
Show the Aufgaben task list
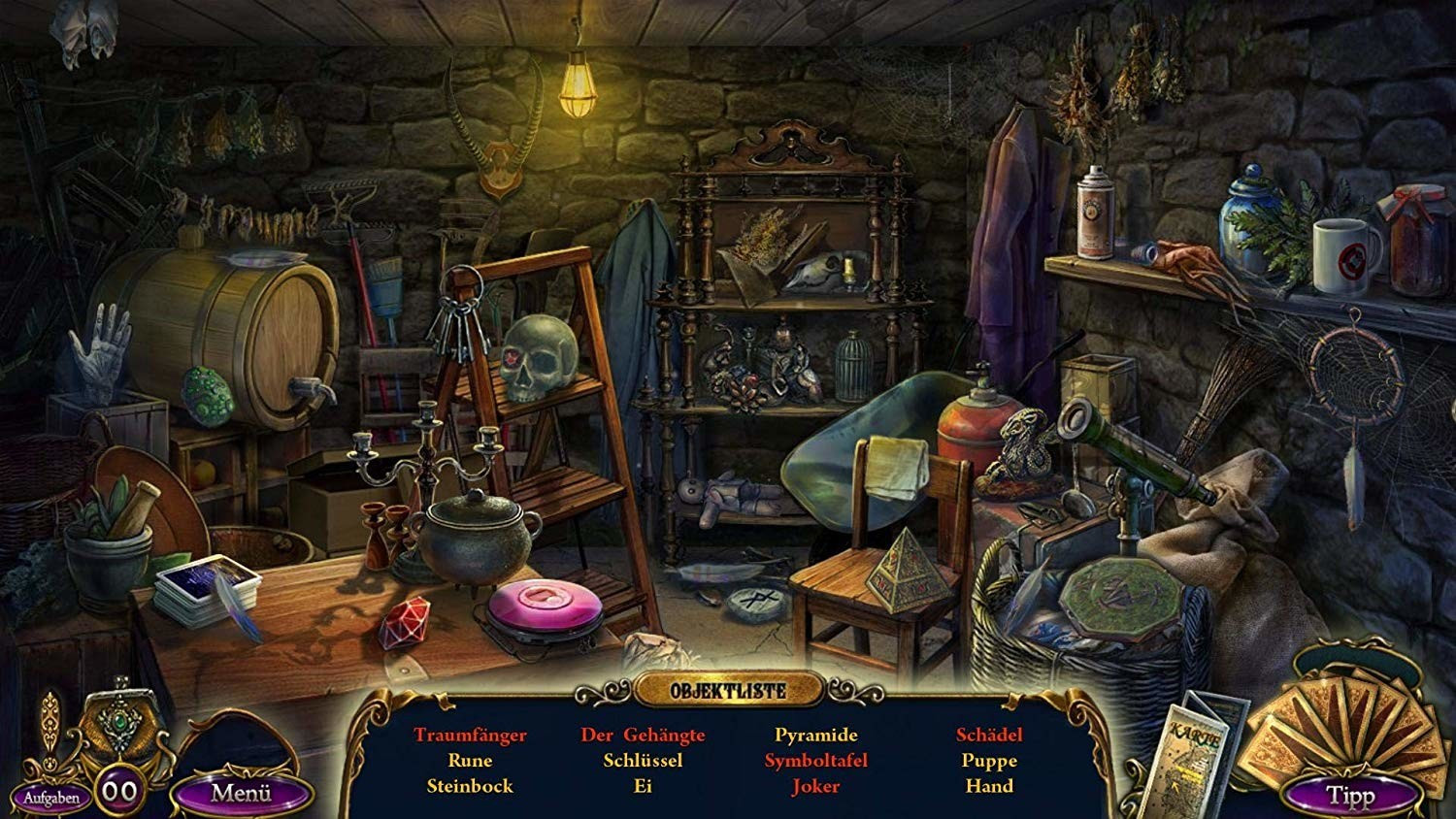[x=51, y=798]
